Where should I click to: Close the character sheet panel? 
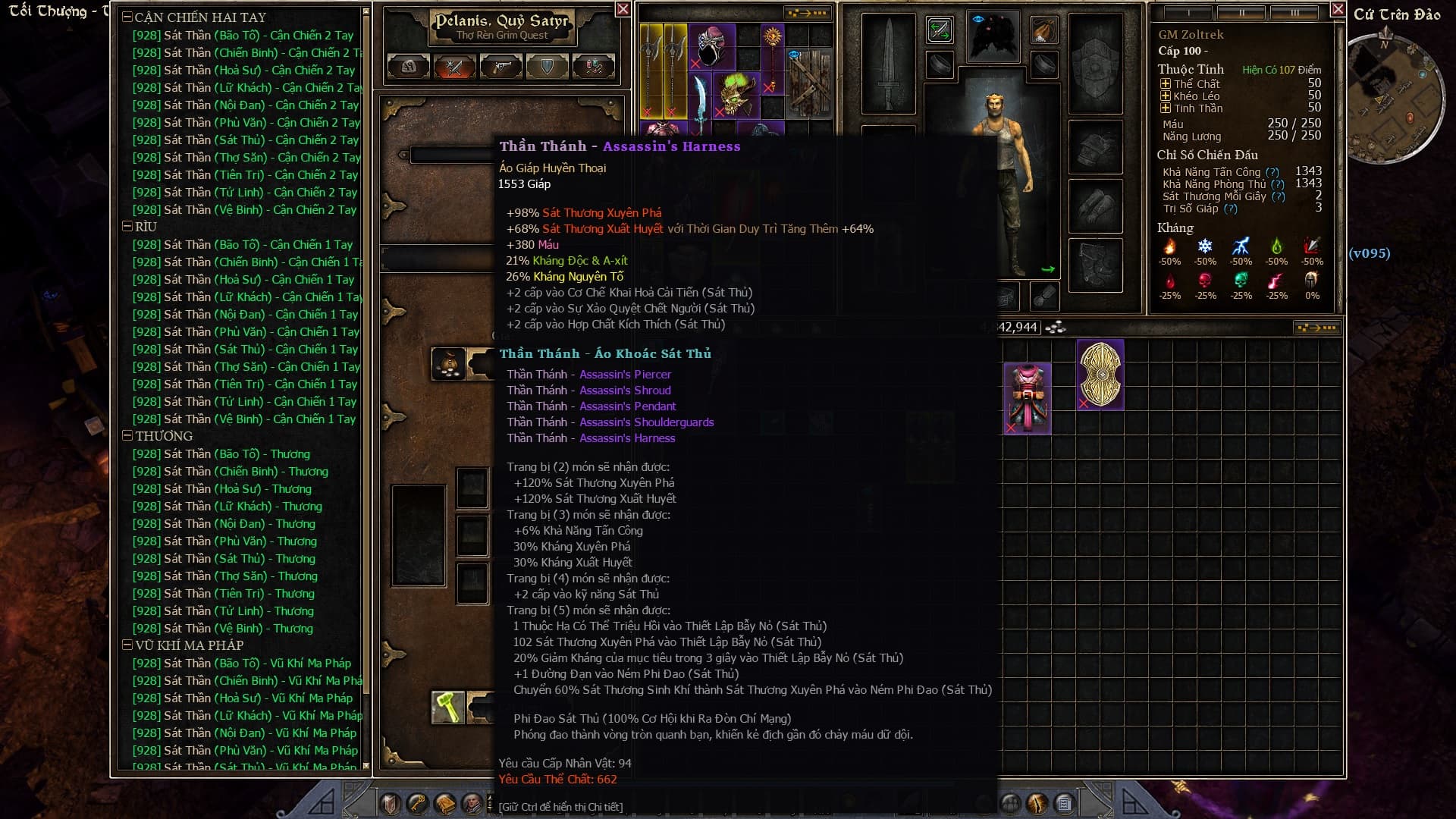pyautogui.click(x=1338, y=9)
